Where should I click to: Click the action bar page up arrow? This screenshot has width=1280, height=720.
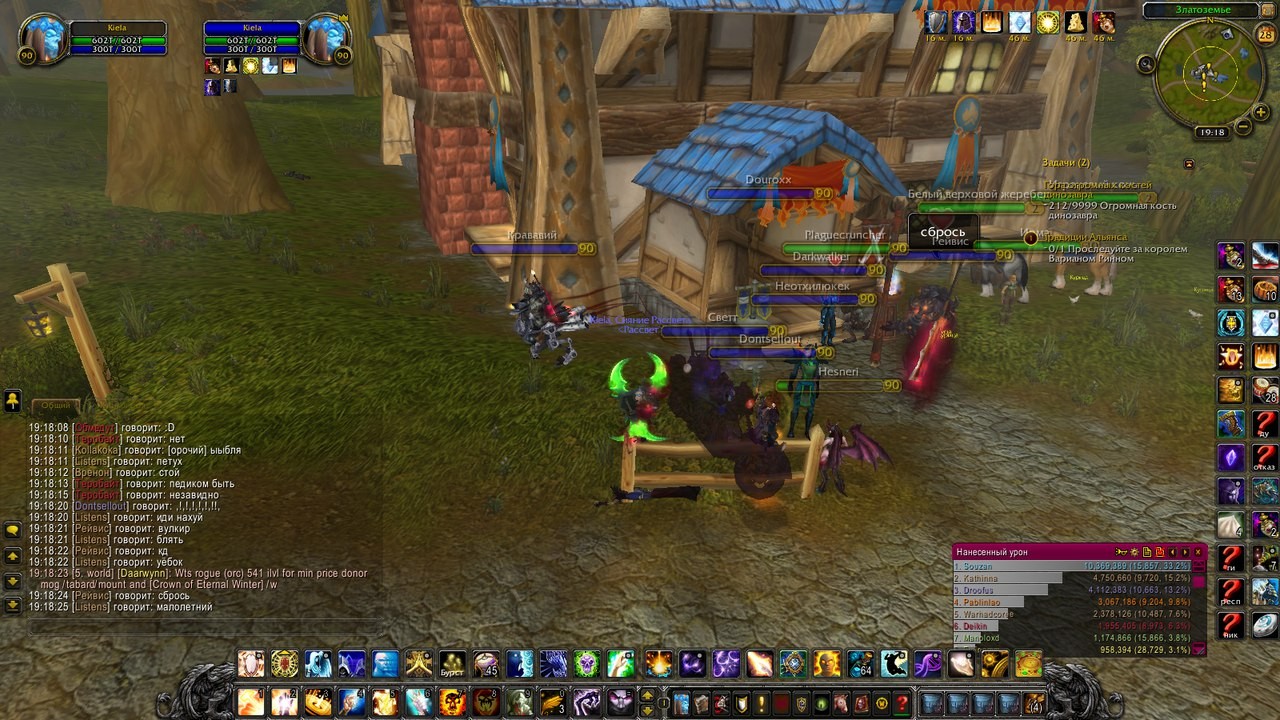coord(647,696)
